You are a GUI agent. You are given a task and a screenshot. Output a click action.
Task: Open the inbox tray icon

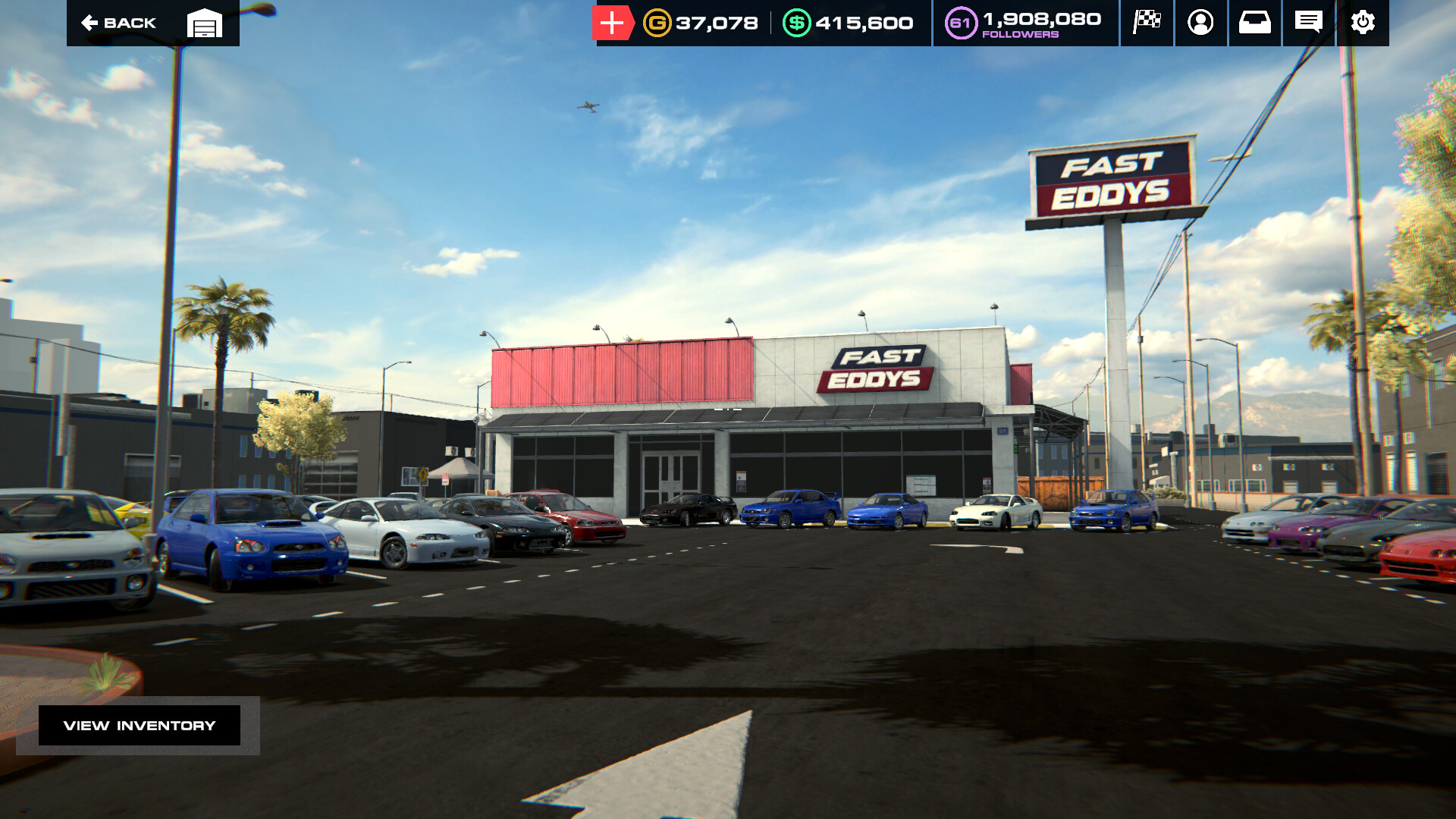tap(1254, 23)
